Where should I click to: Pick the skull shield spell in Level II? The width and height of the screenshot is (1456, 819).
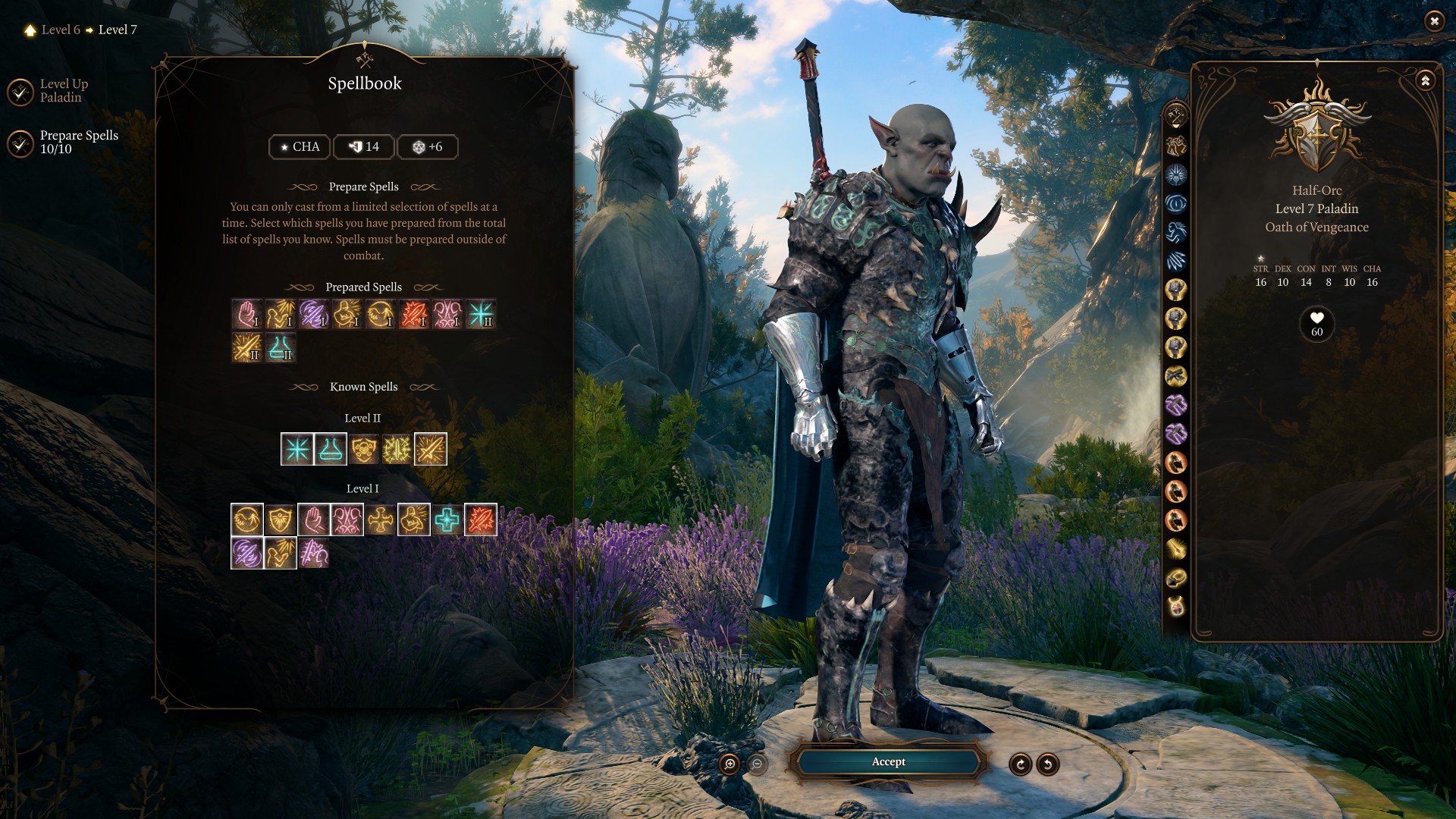(364, 450)
